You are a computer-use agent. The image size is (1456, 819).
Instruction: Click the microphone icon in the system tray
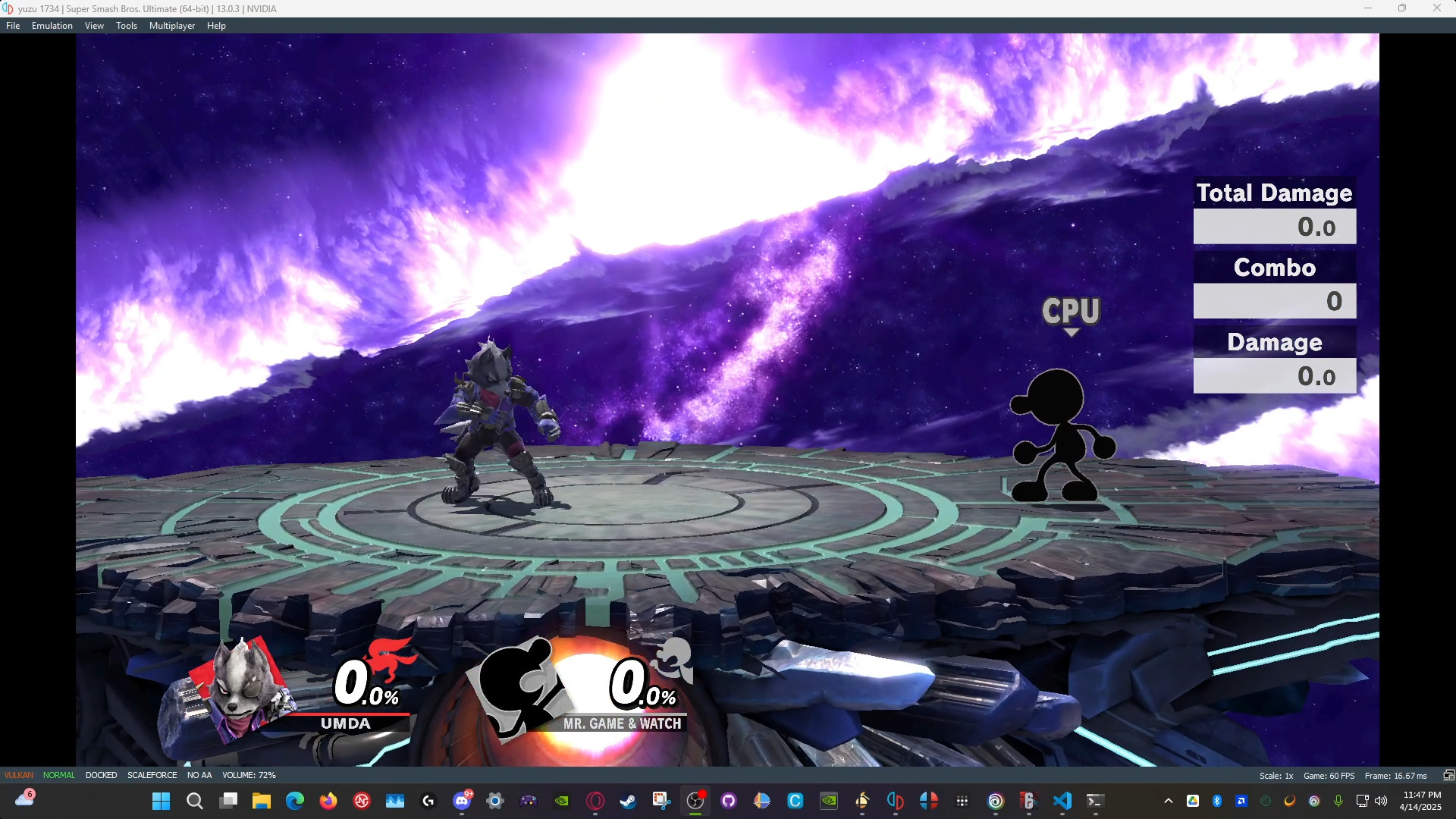pos(1339,800)
